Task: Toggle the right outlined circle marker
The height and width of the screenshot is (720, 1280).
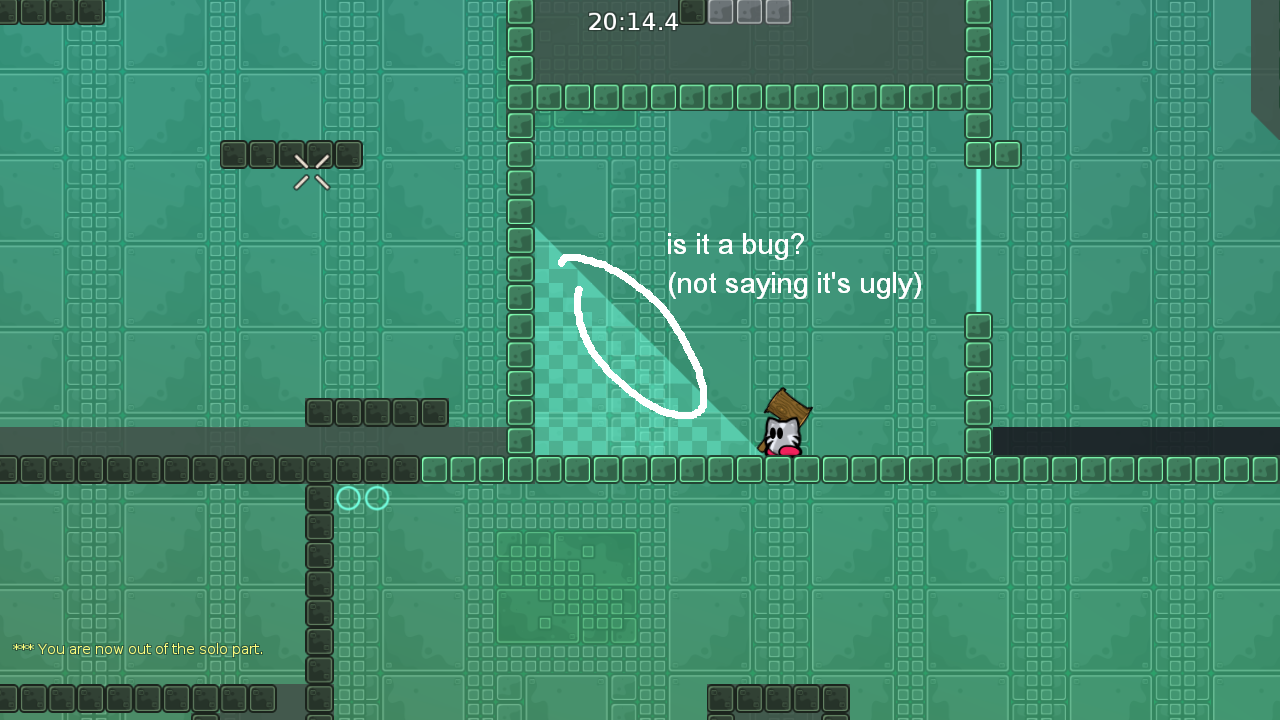Action: click(x=375, y=497)
